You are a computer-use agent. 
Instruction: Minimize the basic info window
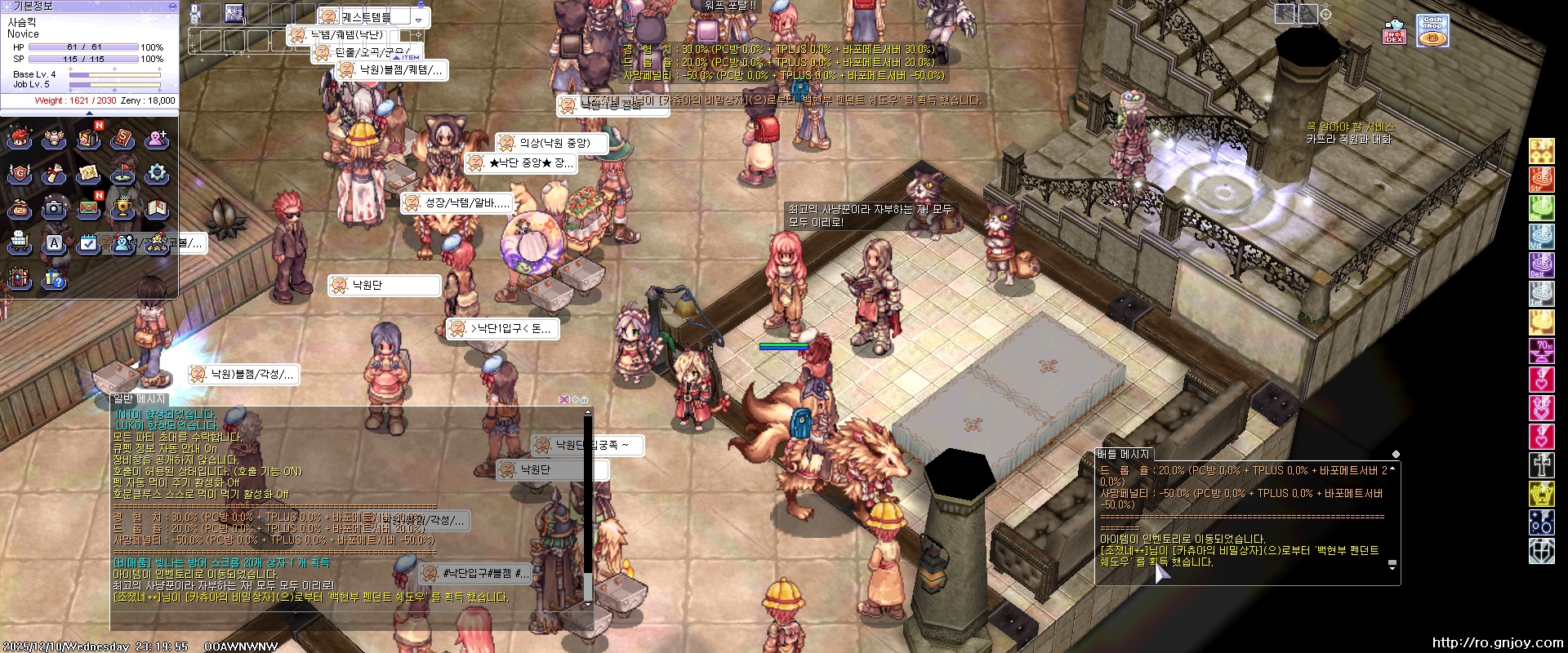click(172, 6)
